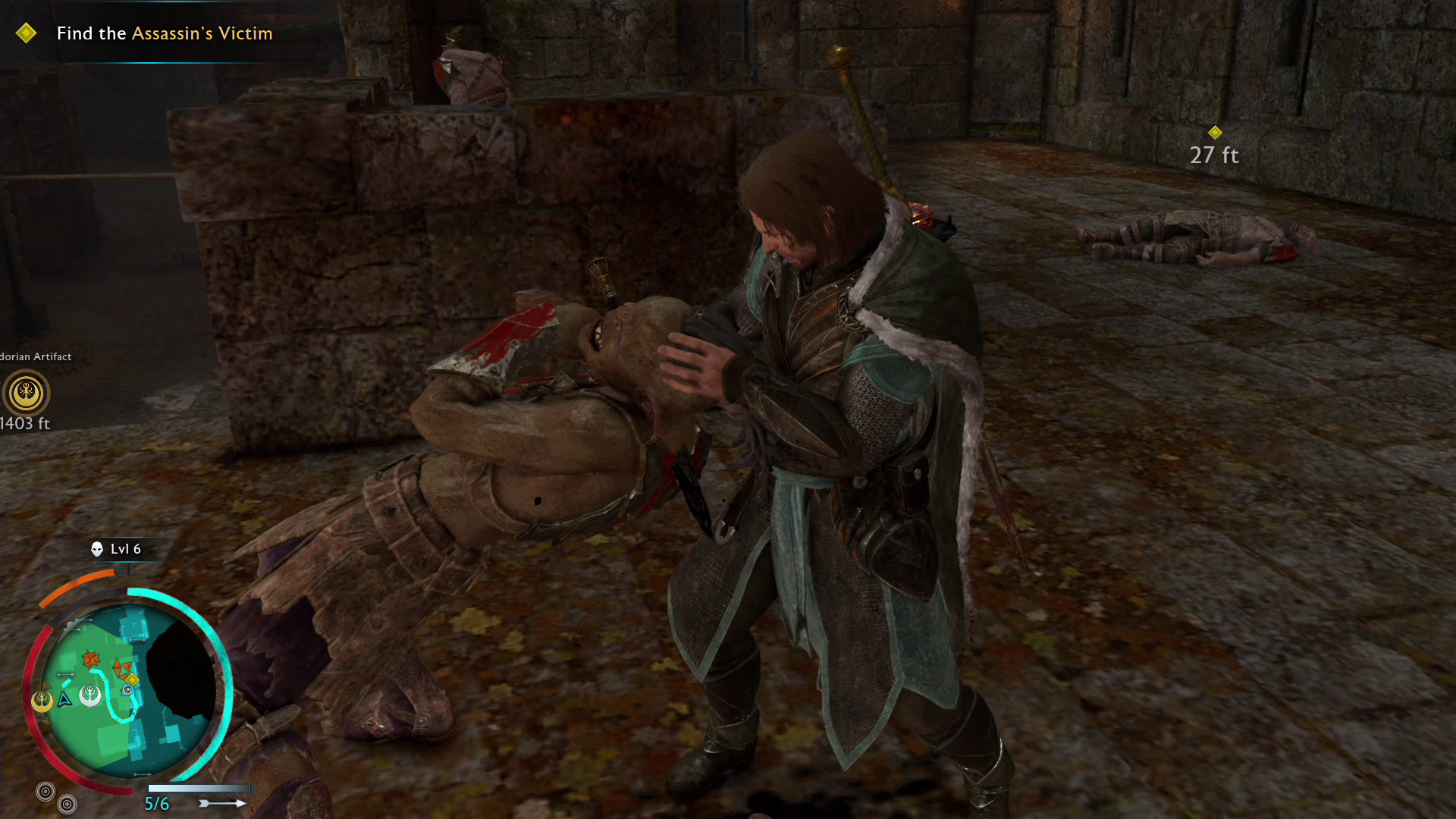Click the 27 ft waypoint label
This screenshot has width=1456, height=819.
point(1215,155)
